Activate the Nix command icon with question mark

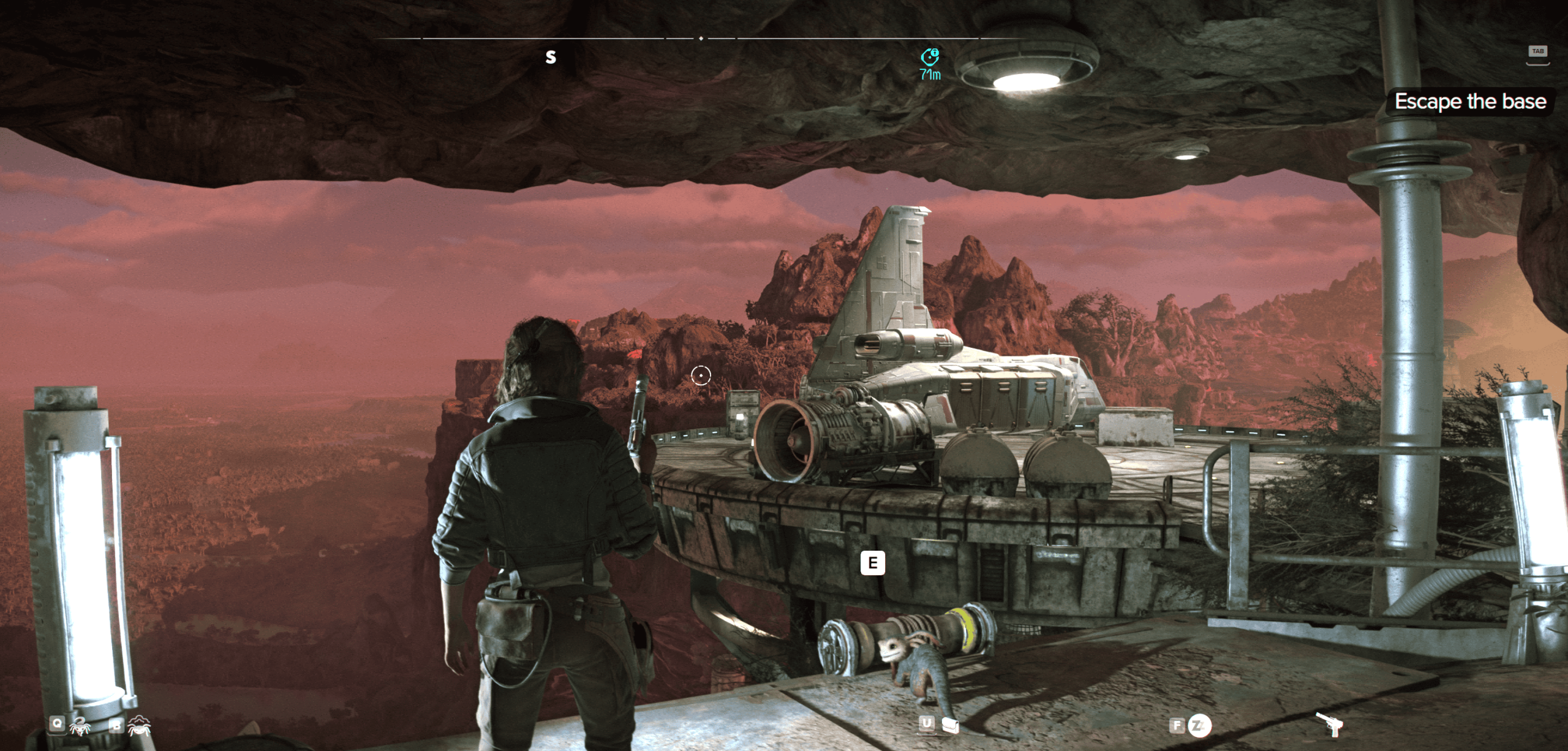[x=79, y=727]
